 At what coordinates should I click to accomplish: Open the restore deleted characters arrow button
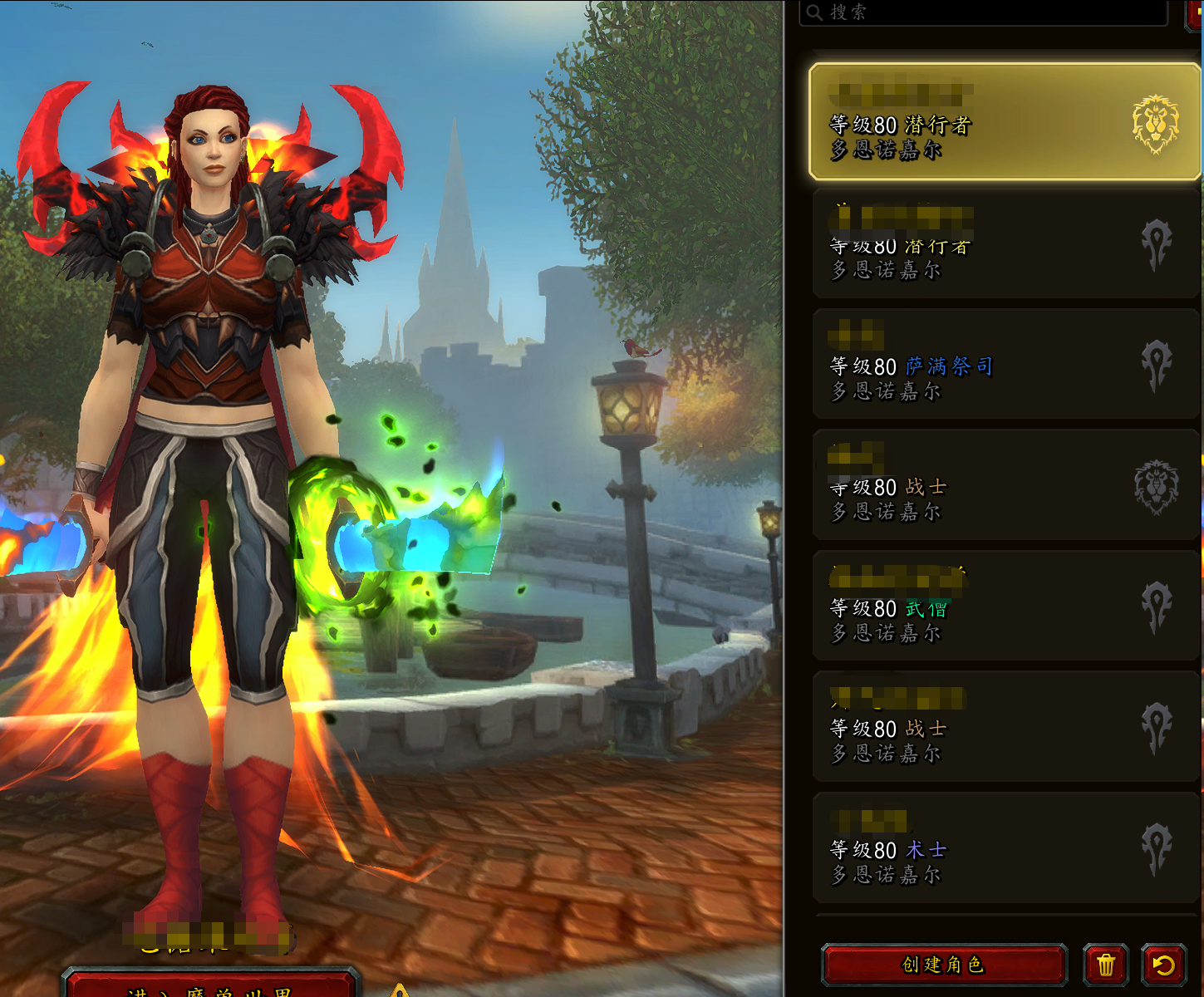[1163, 965]
